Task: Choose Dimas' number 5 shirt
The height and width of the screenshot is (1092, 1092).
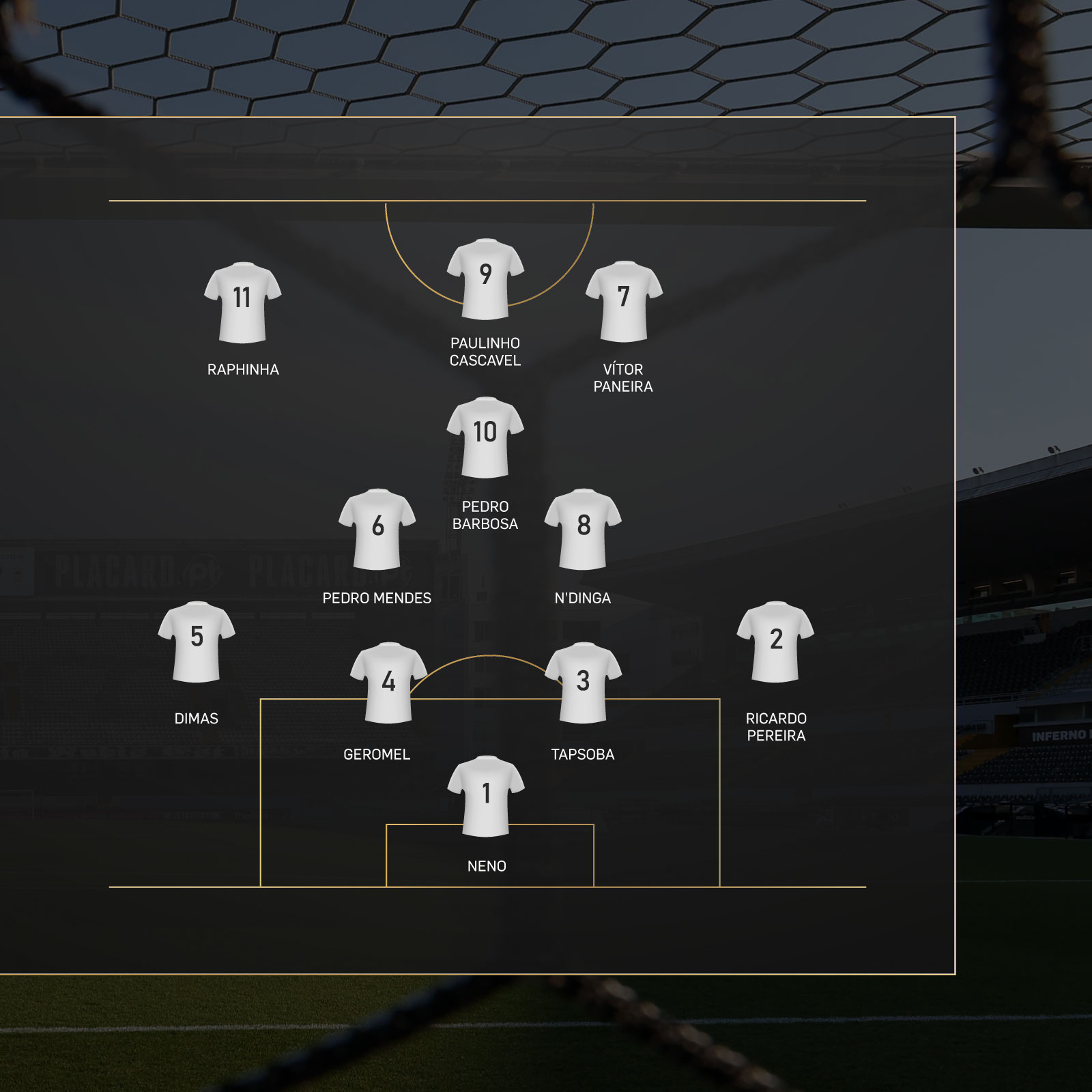Action: [197, 642]
